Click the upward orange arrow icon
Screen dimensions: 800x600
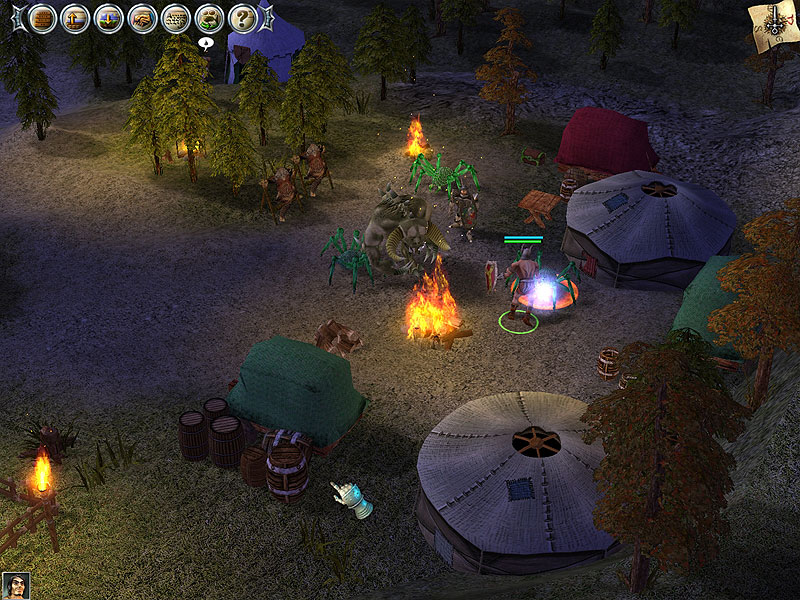75,18
